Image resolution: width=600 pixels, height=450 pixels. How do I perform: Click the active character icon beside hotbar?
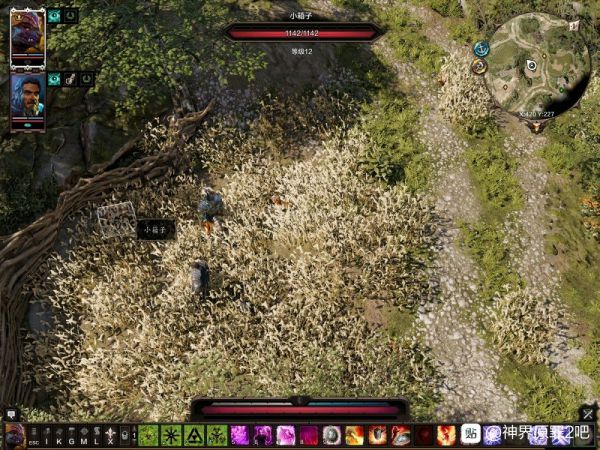pos(14,435)
